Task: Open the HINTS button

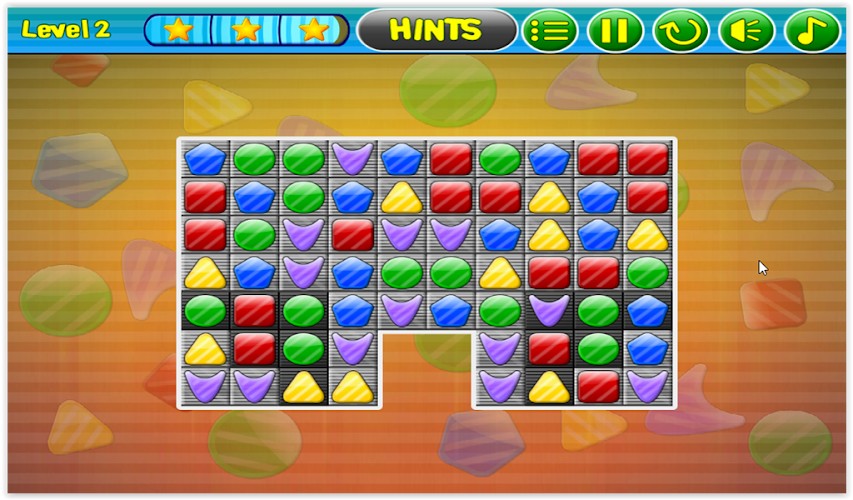Action: coord(436,30)
